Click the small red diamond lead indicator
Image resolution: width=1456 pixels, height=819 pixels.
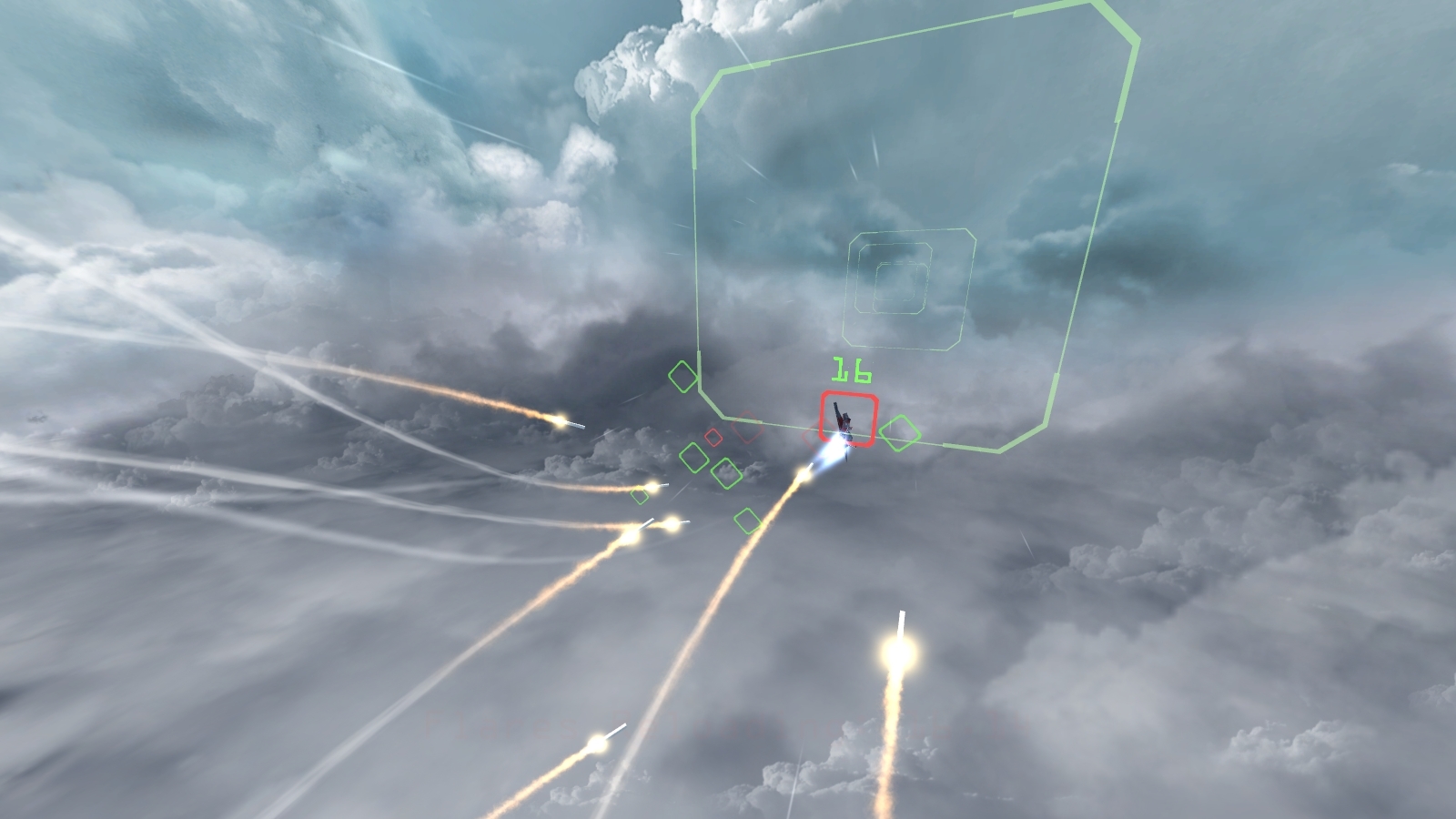[714, 437]
